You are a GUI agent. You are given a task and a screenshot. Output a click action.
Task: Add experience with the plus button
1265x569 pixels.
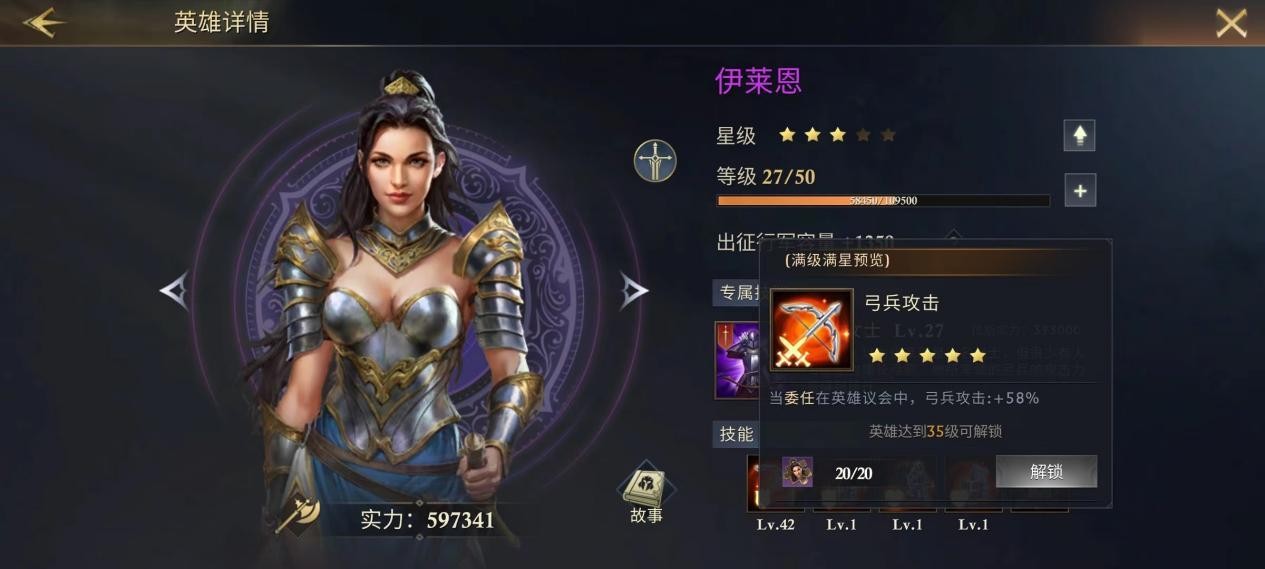click(x=1079, y=190)
